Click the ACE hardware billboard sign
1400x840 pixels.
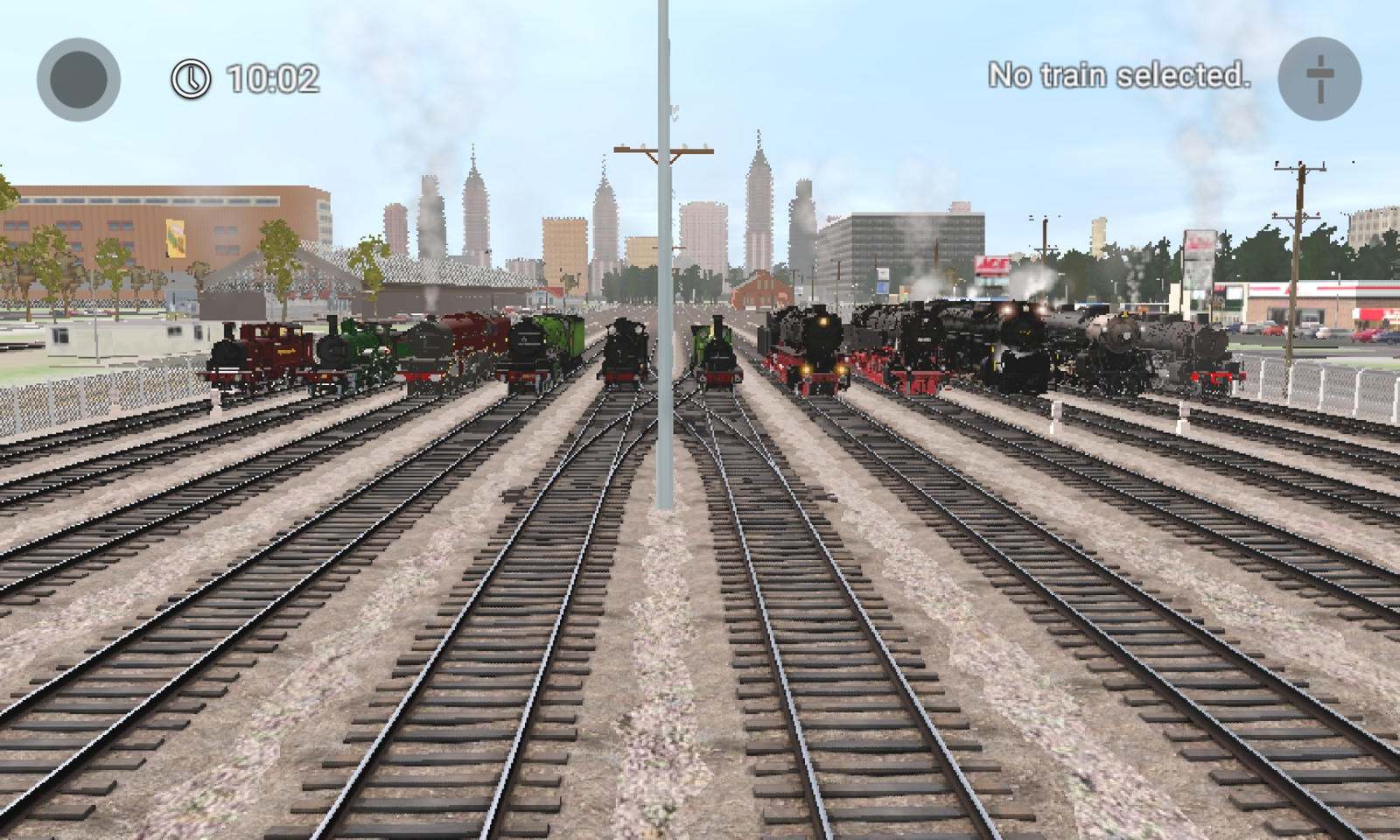click(x=992, y=264)
